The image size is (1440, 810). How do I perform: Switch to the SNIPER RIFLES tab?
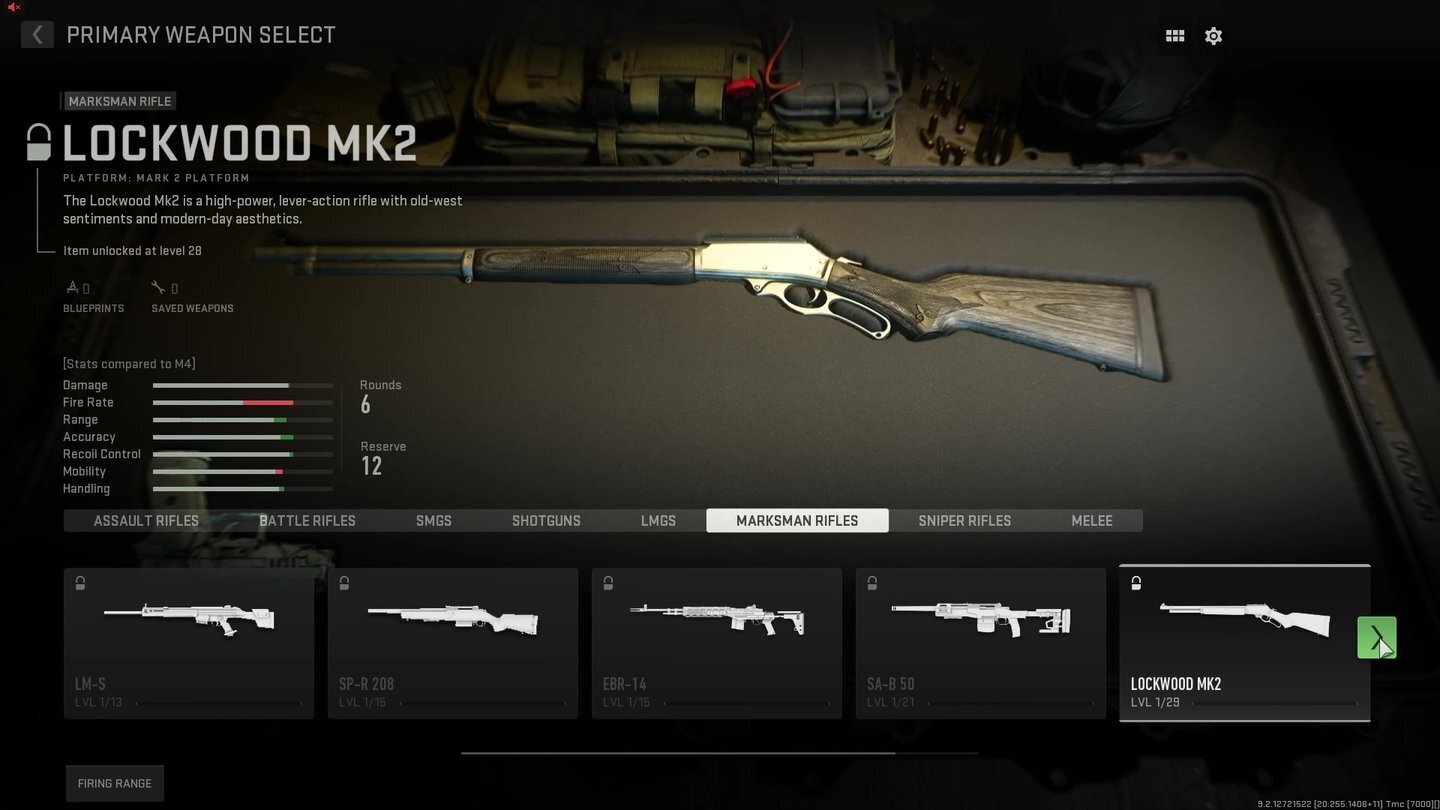click(964, 520)
